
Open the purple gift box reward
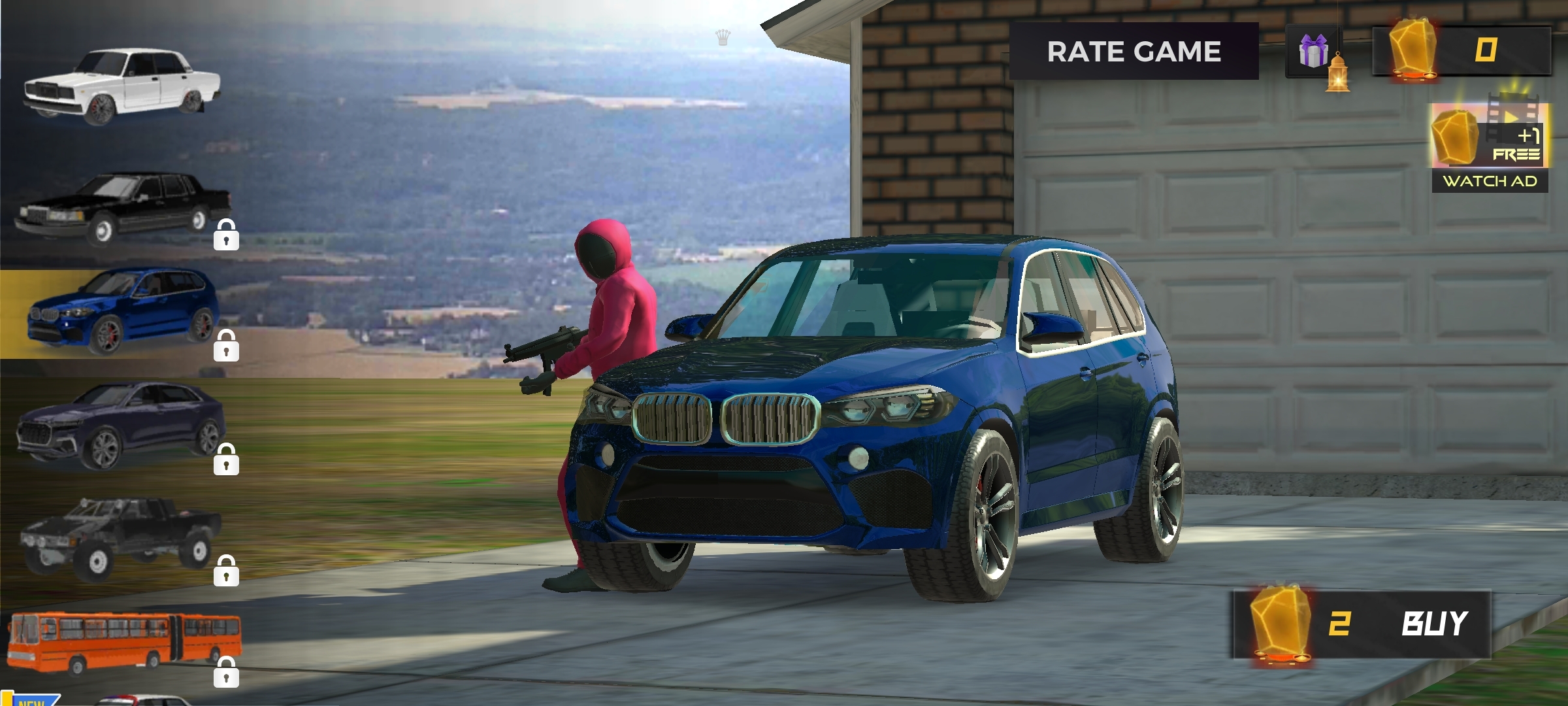click(1313, 52)
